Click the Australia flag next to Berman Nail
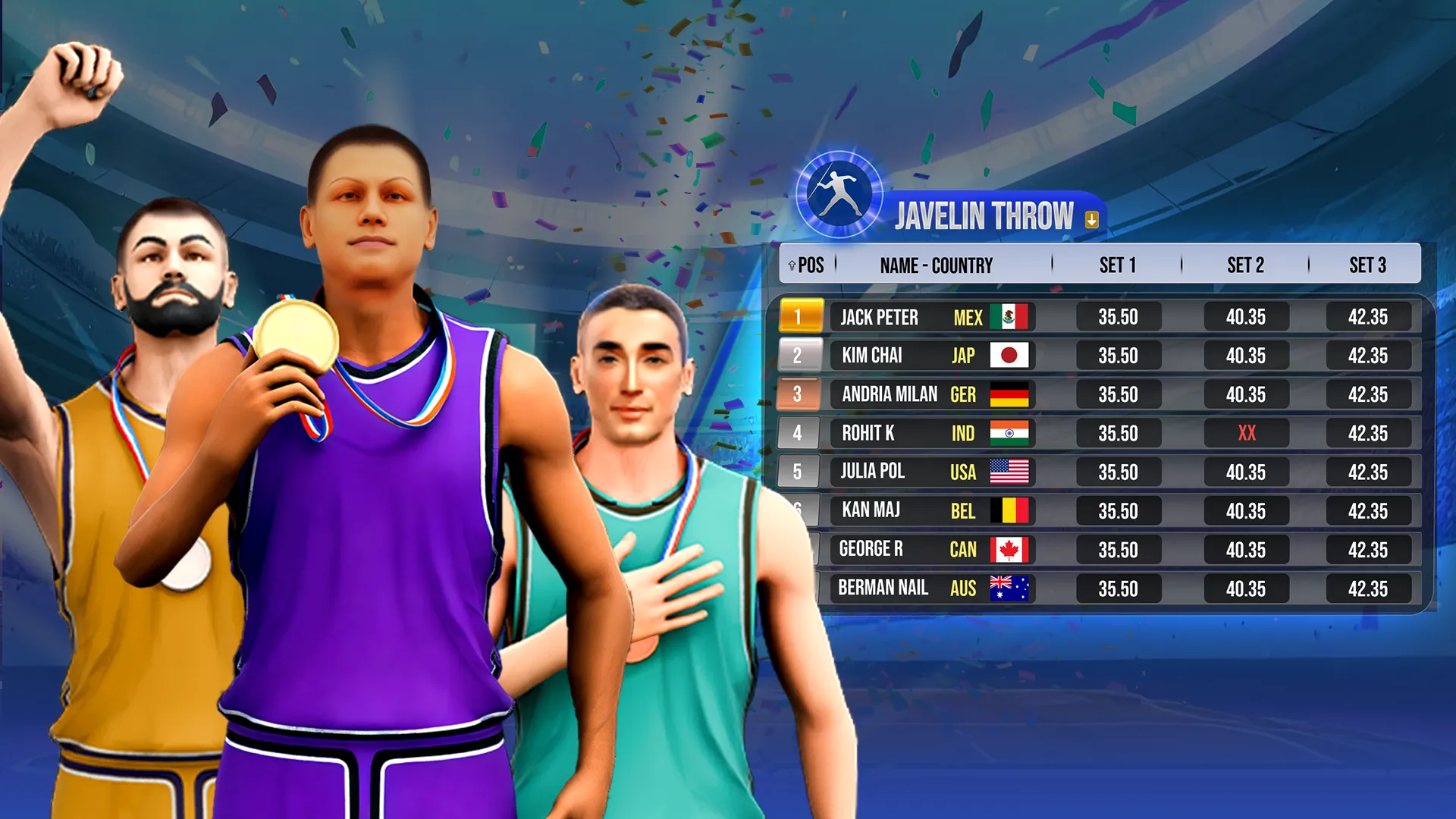1456x819 pixels. [x=1012, y=588]
